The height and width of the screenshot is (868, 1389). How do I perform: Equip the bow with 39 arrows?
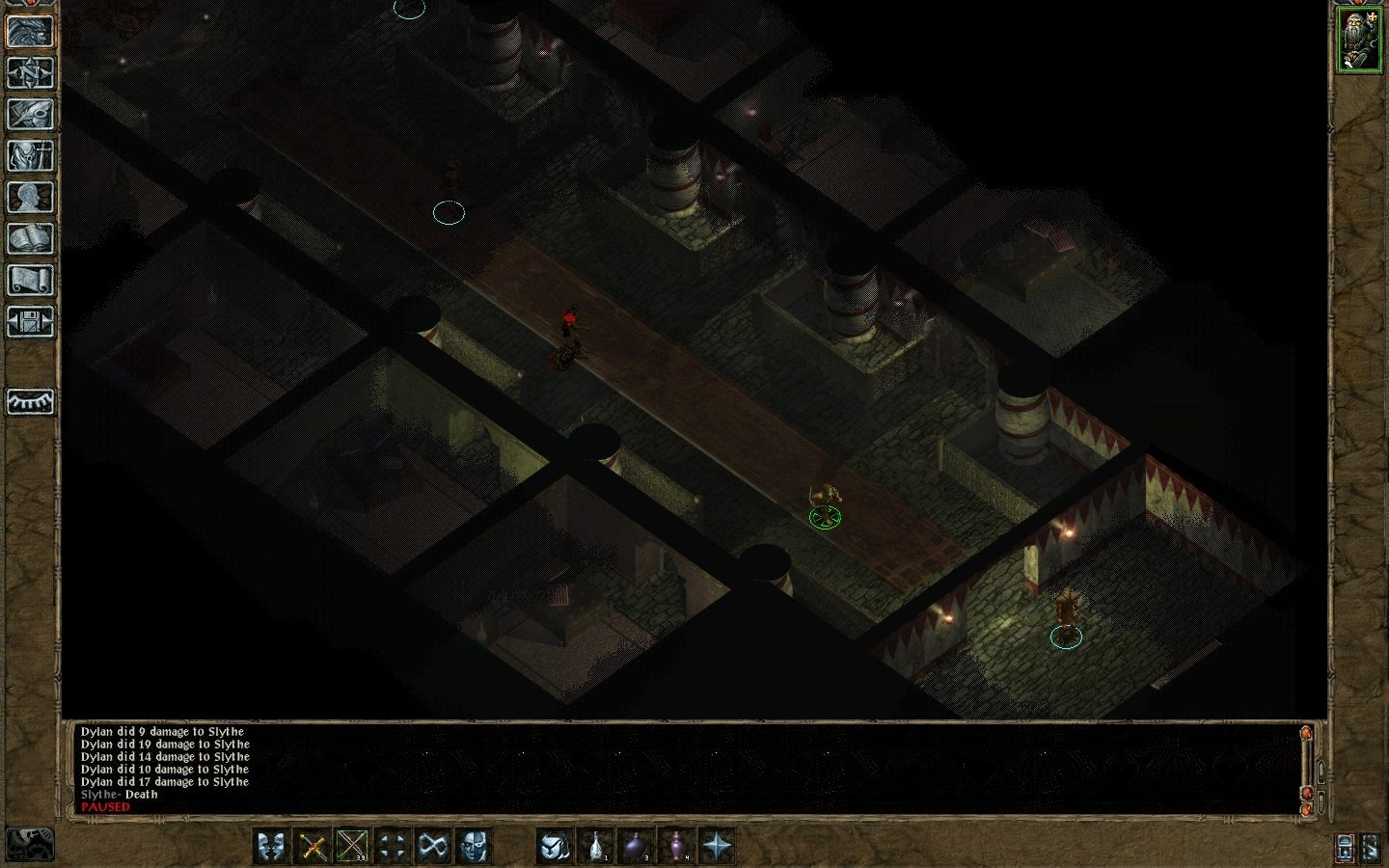353,847
